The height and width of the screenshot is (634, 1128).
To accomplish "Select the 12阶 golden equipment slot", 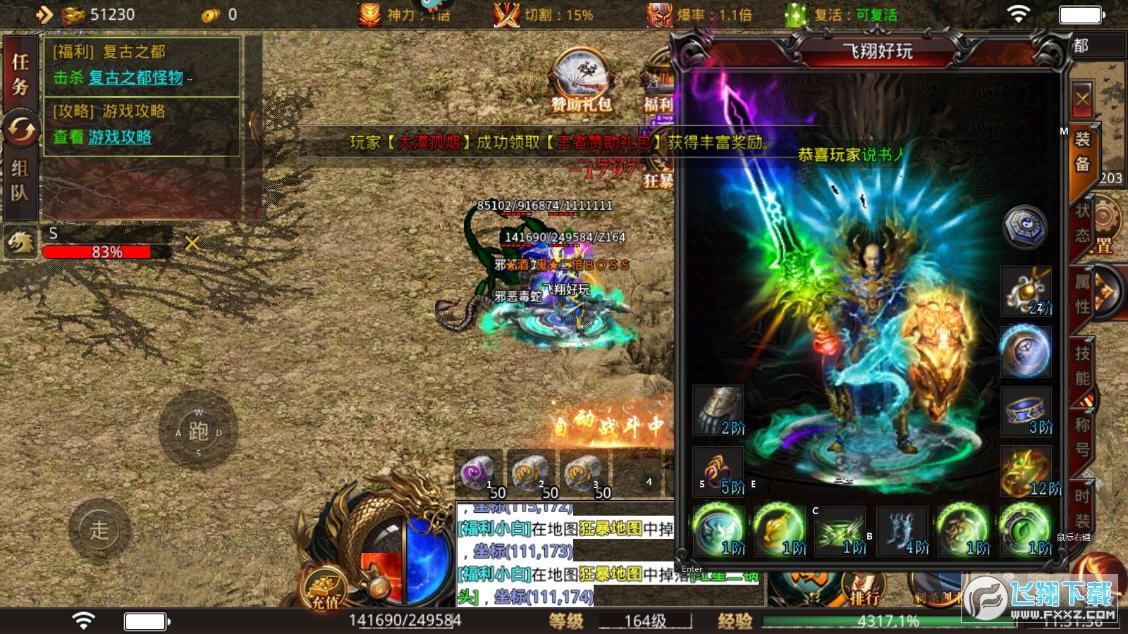I will (1026, 472).
